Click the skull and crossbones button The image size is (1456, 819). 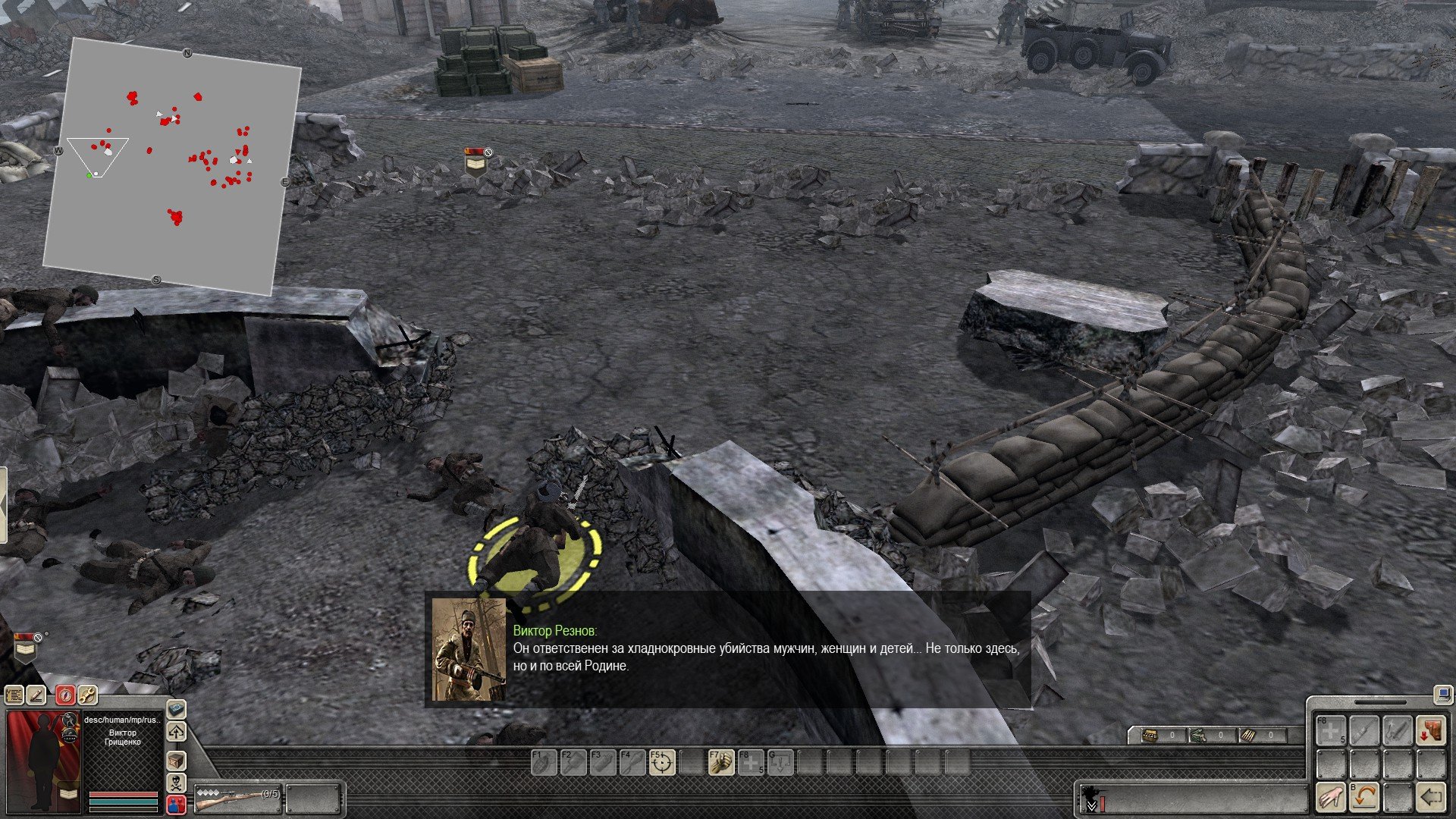pos(176,783)
